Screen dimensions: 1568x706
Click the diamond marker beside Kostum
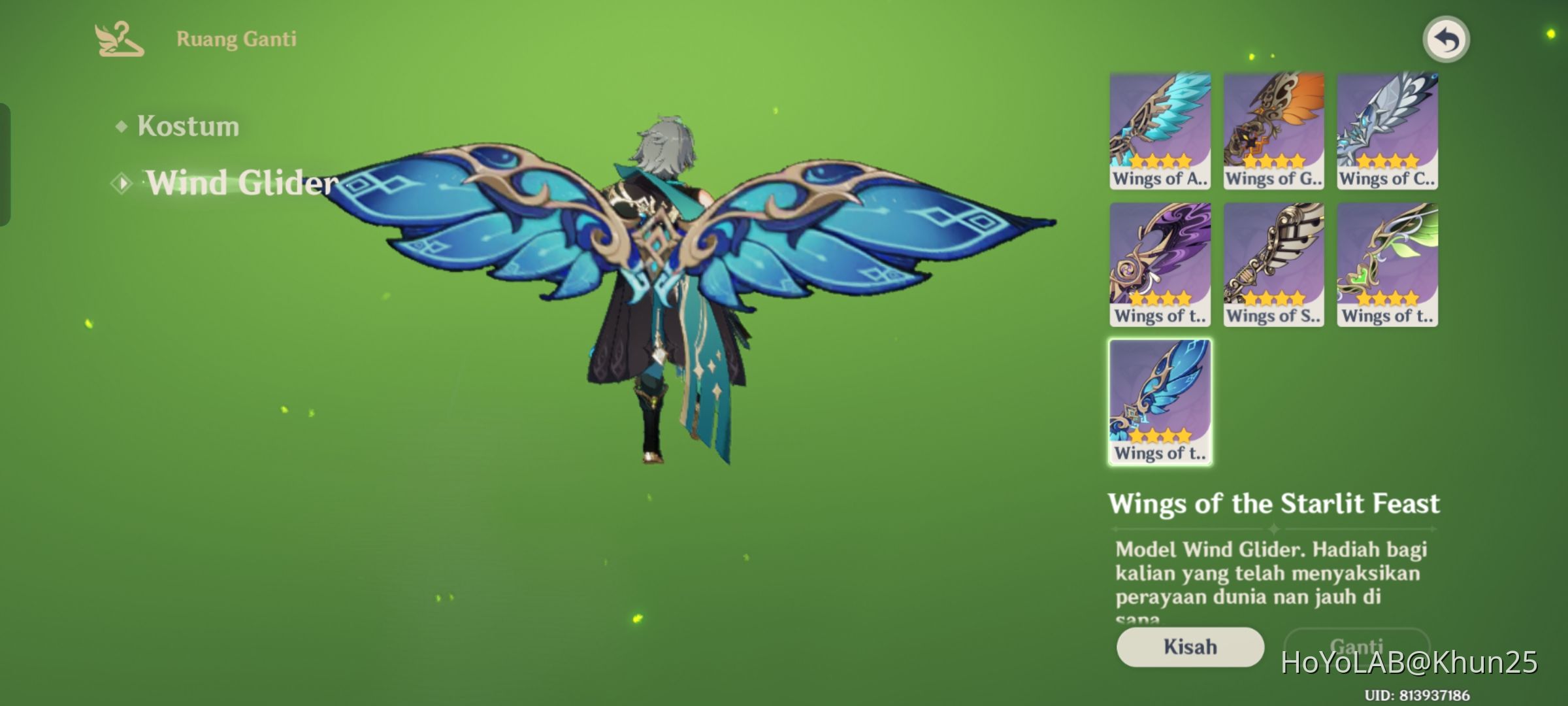click(121, 126)
